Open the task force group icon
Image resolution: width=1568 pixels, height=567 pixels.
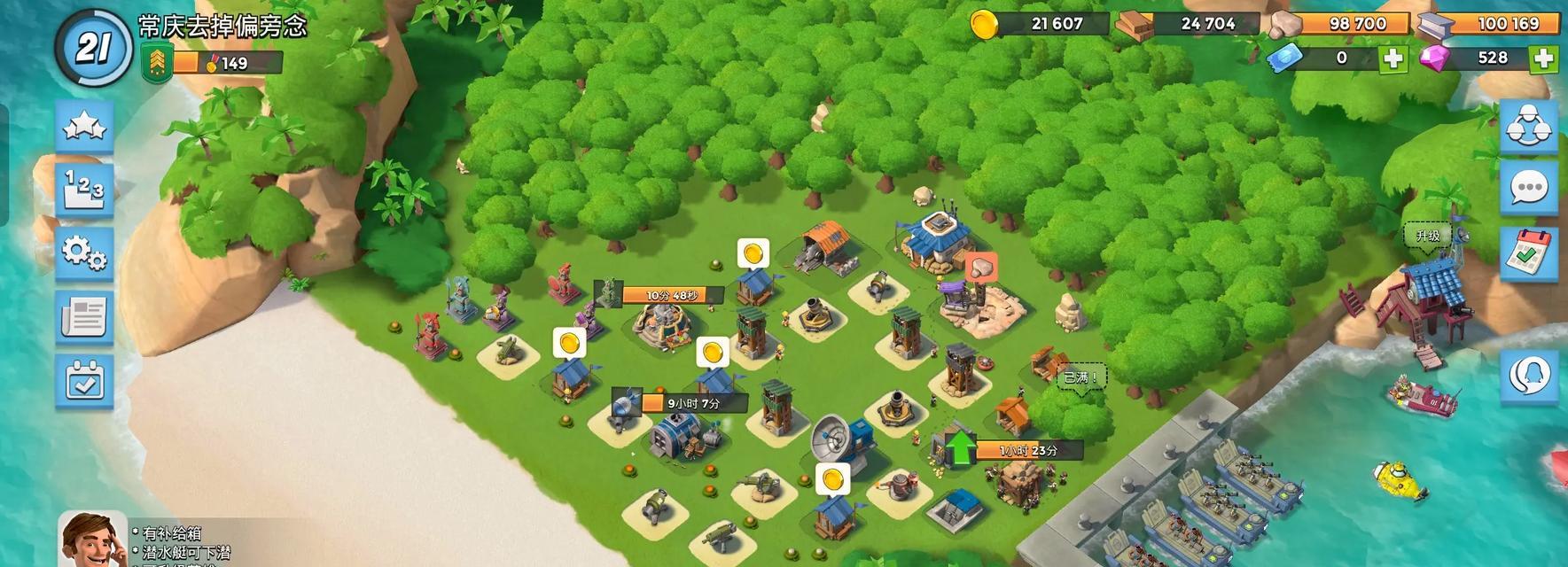(x=1530, y=126)
